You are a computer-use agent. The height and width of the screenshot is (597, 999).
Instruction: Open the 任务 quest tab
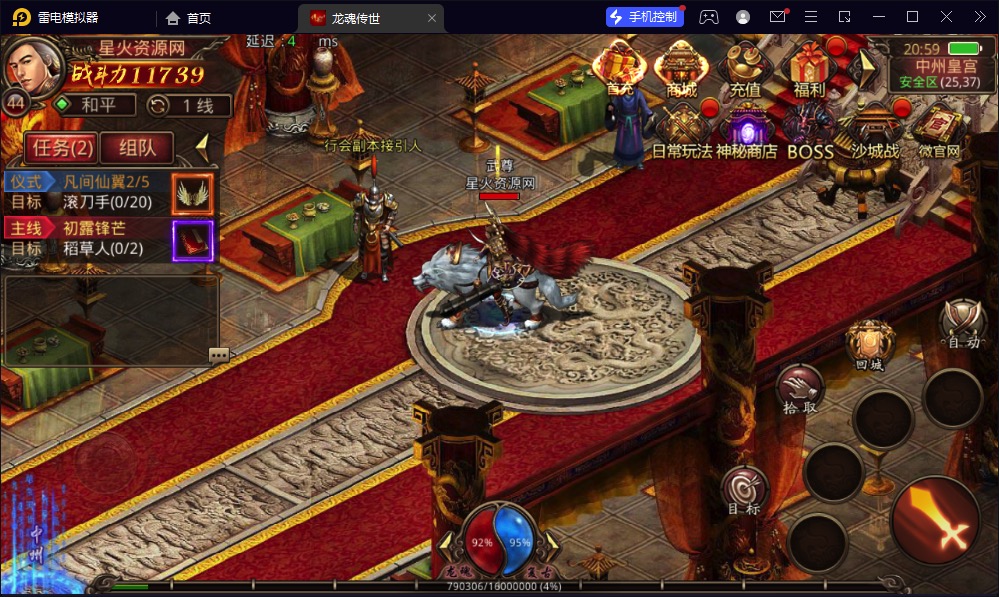coord(61,148)
